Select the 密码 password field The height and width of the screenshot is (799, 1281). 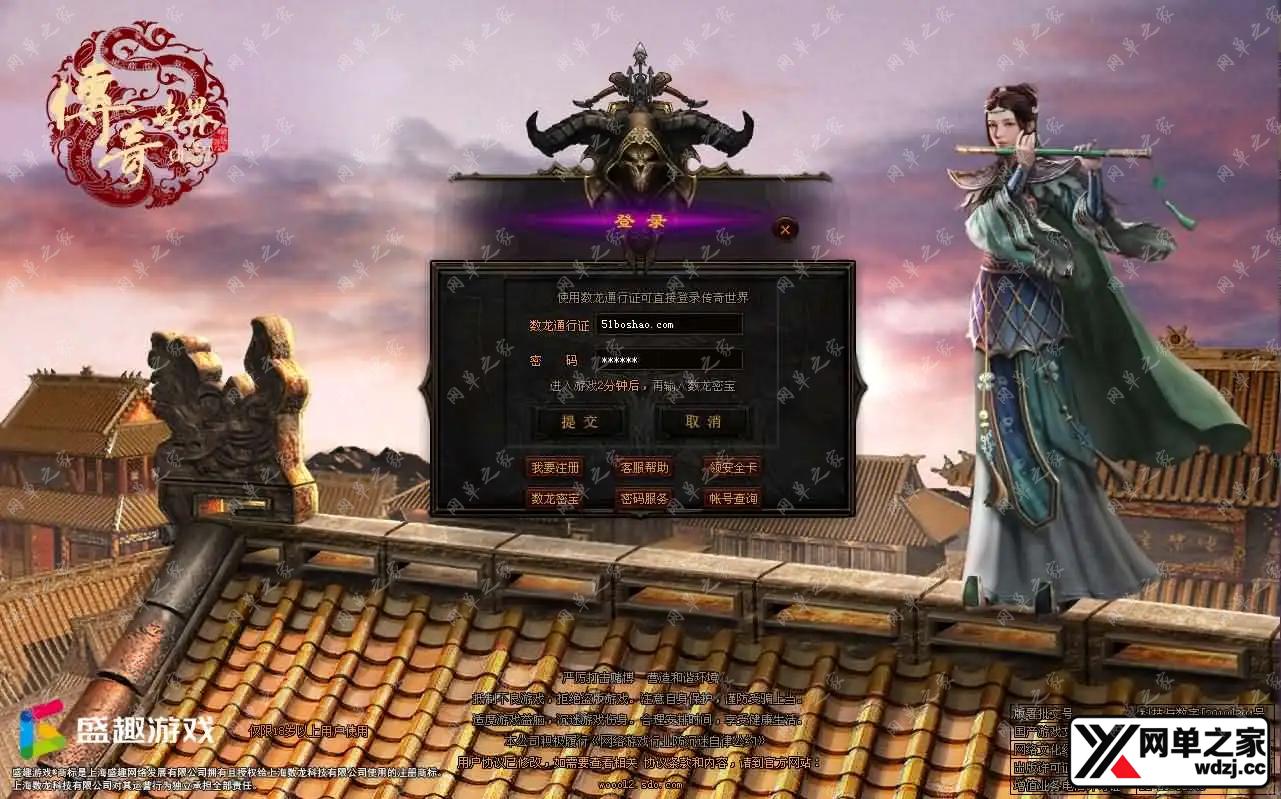point(668,360)
